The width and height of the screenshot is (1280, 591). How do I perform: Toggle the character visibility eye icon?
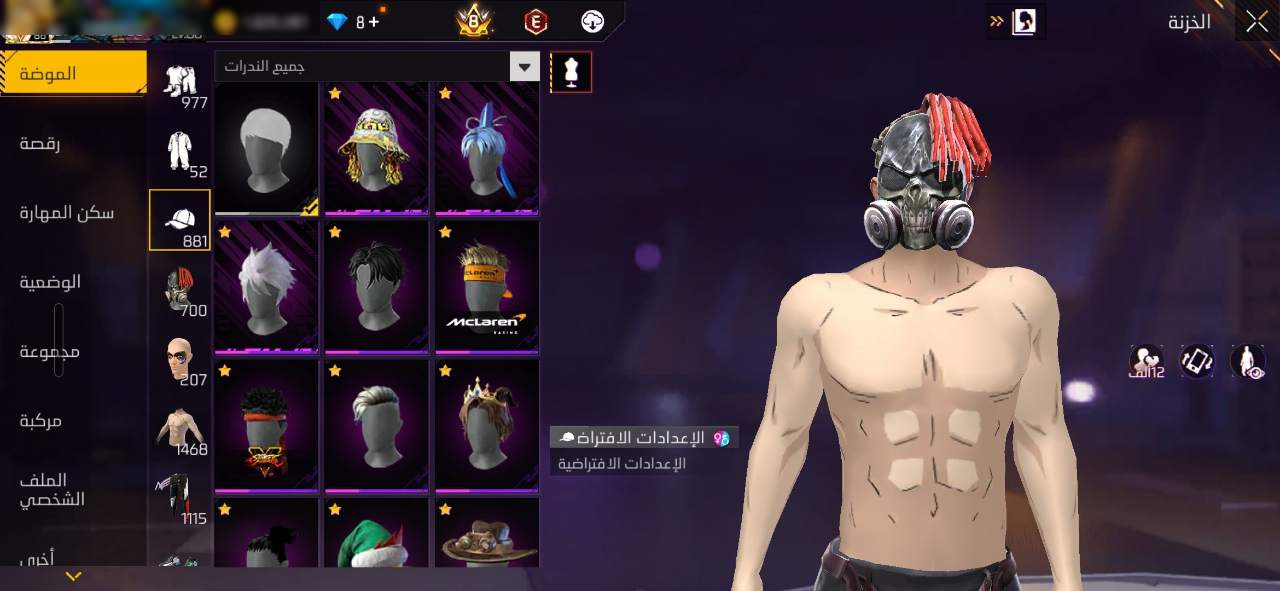(1248, 361)
